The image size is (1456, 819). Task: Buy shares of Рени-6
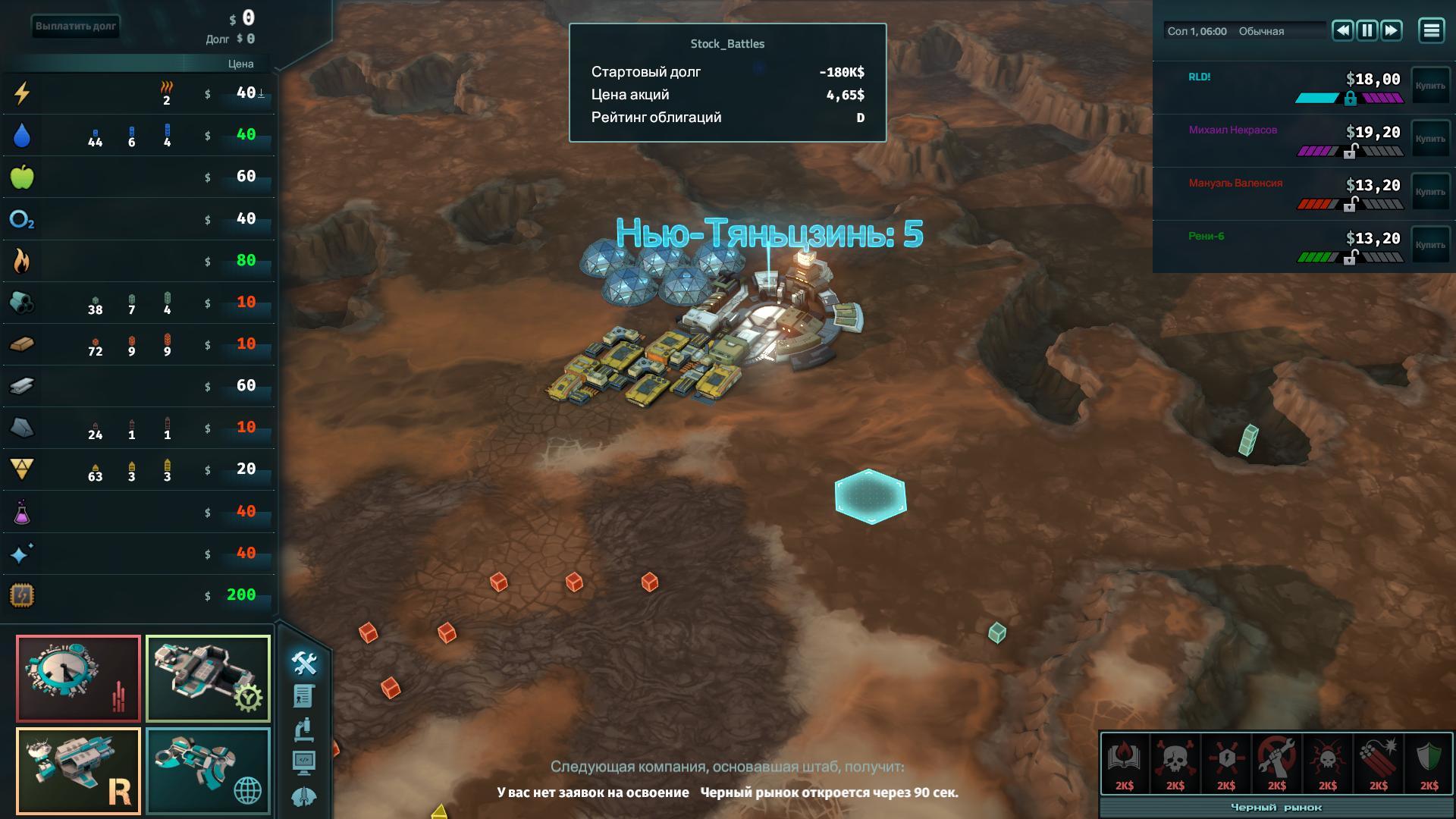pyautogui.click(x=1429, y=246)
